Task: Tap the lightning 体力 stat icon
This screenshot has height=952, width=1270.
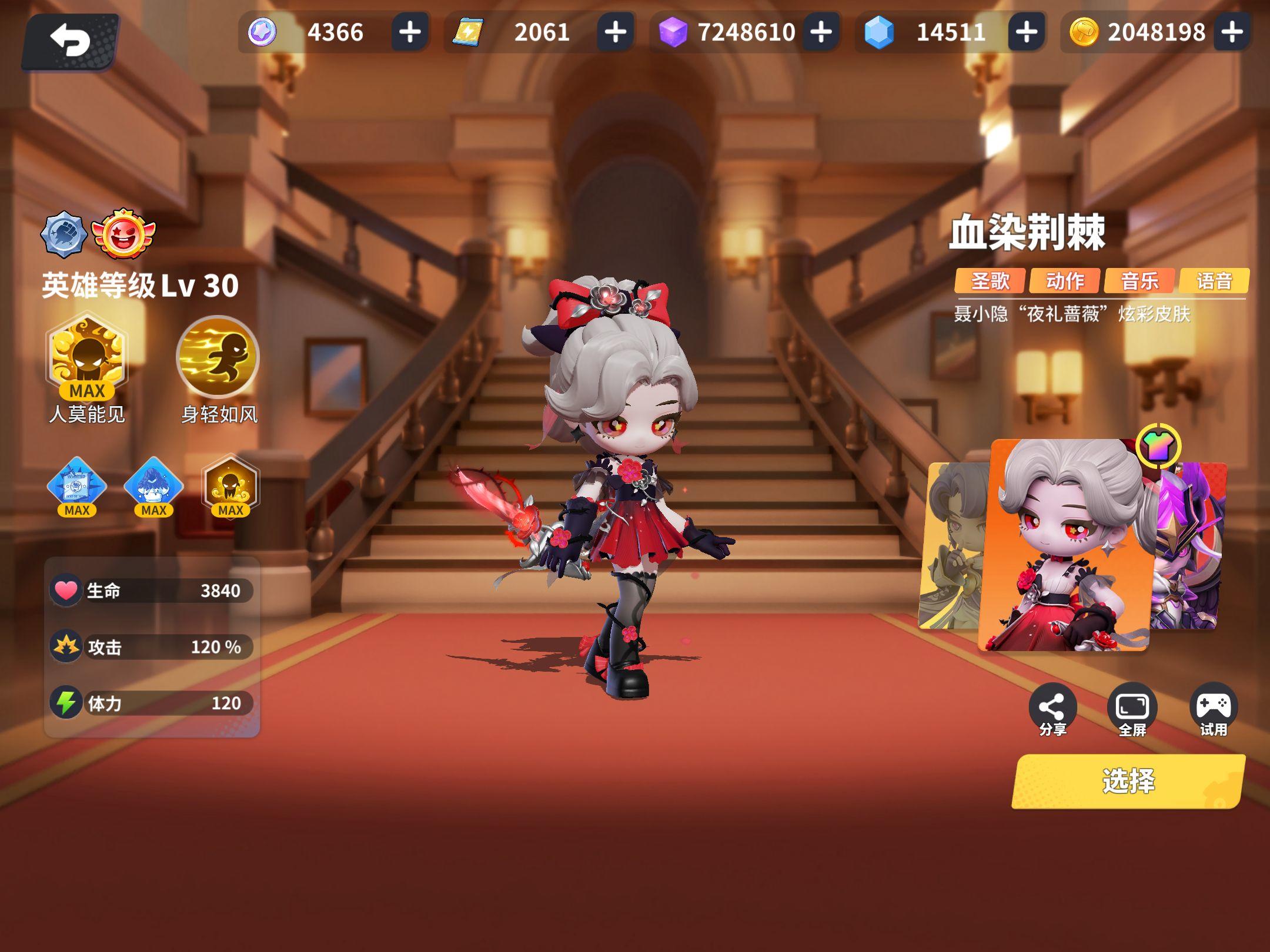Action: point(66,703)
